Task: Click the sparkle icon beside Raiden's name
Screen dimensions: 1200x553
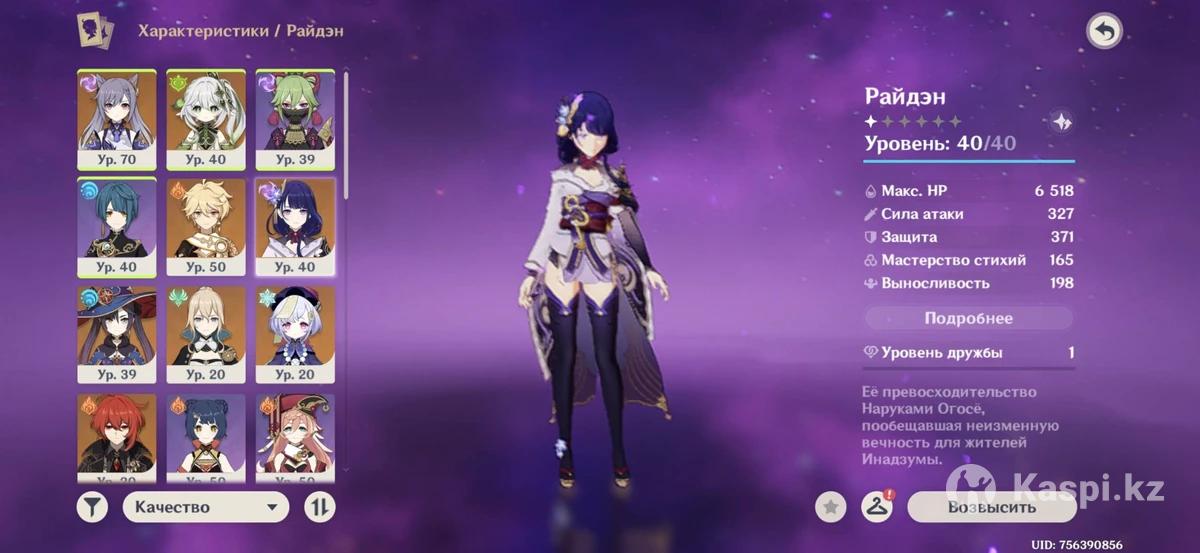Action: (1062, 122)
